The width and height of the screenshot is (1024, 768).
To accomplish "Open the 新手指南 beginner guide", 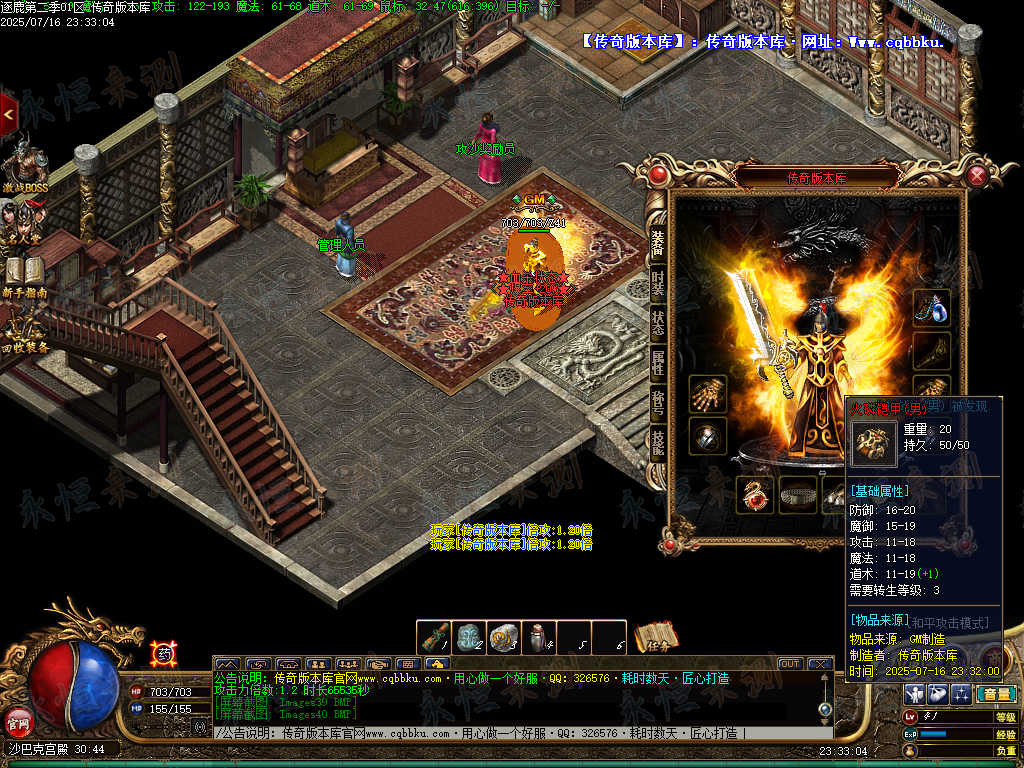I will pos(25,275).
